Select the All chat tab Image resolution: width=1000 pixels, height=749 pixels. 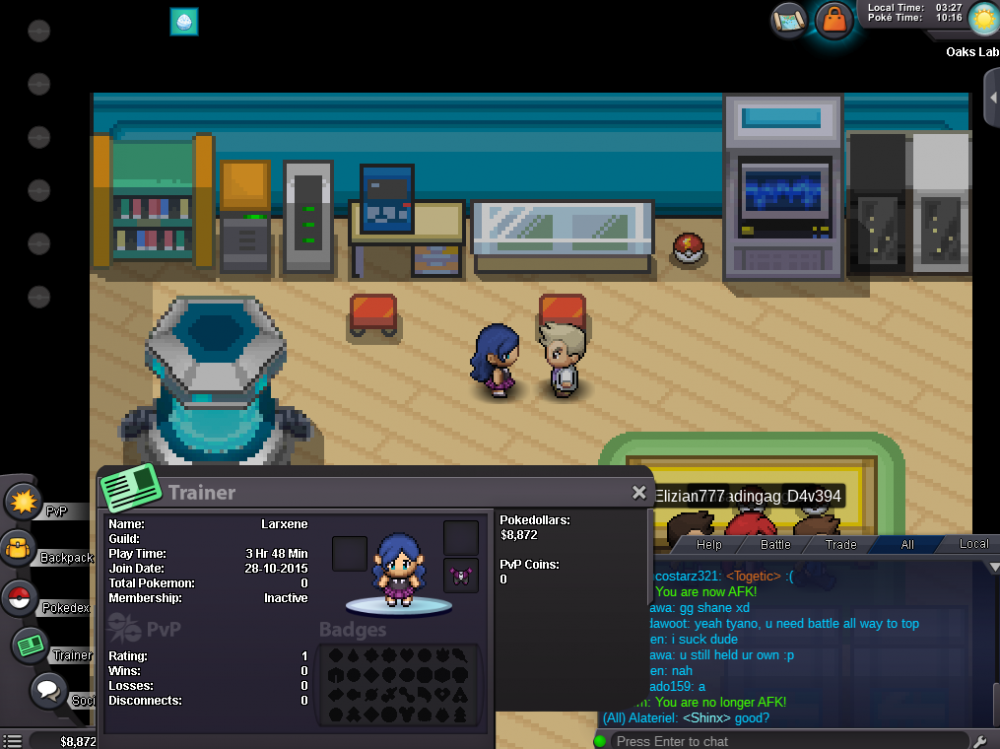pos(907,545)
